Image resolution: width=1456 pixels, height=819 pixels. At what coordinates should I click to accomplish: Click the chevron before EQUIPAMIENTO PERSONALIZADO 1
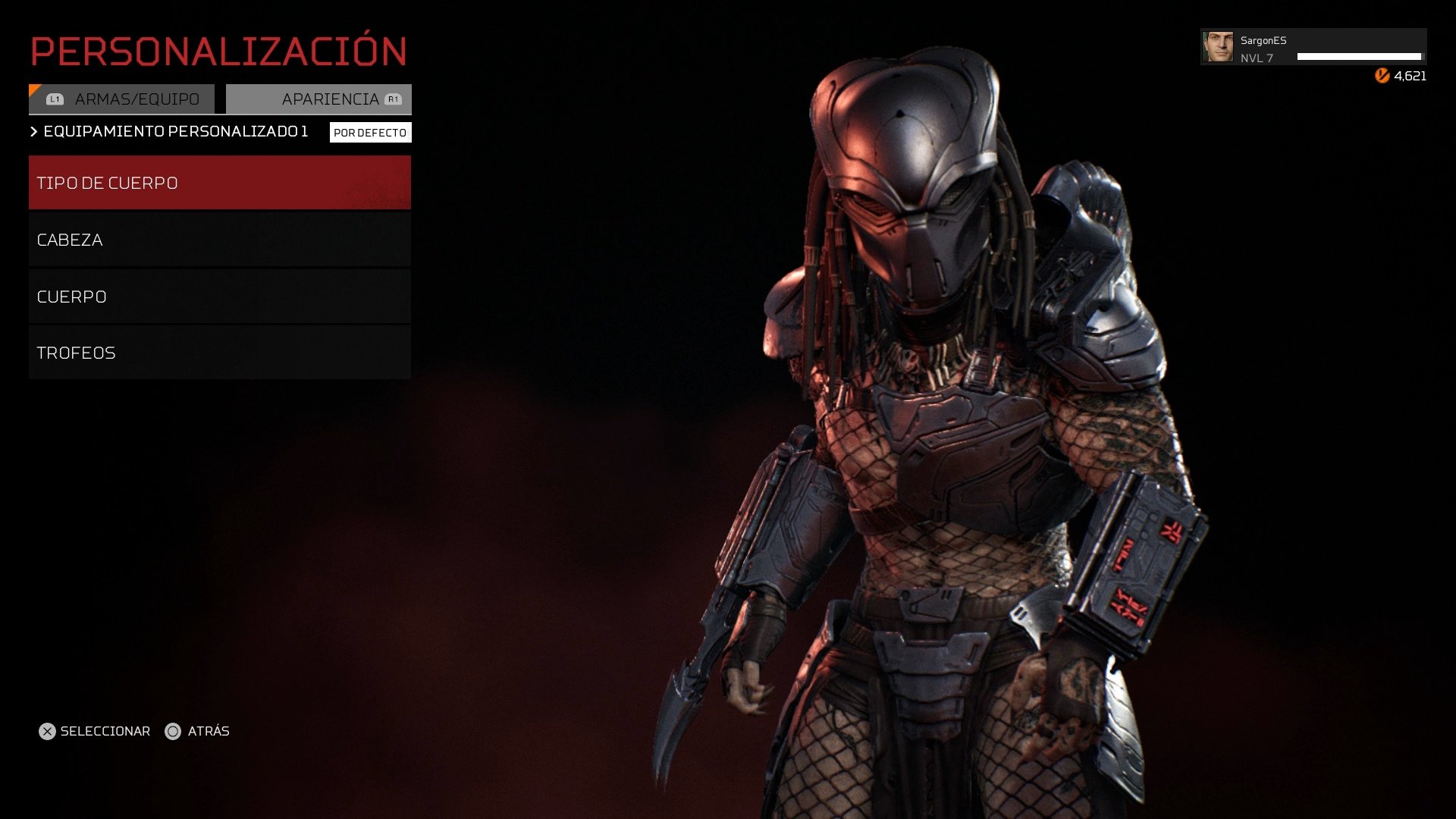click(33, 130)
